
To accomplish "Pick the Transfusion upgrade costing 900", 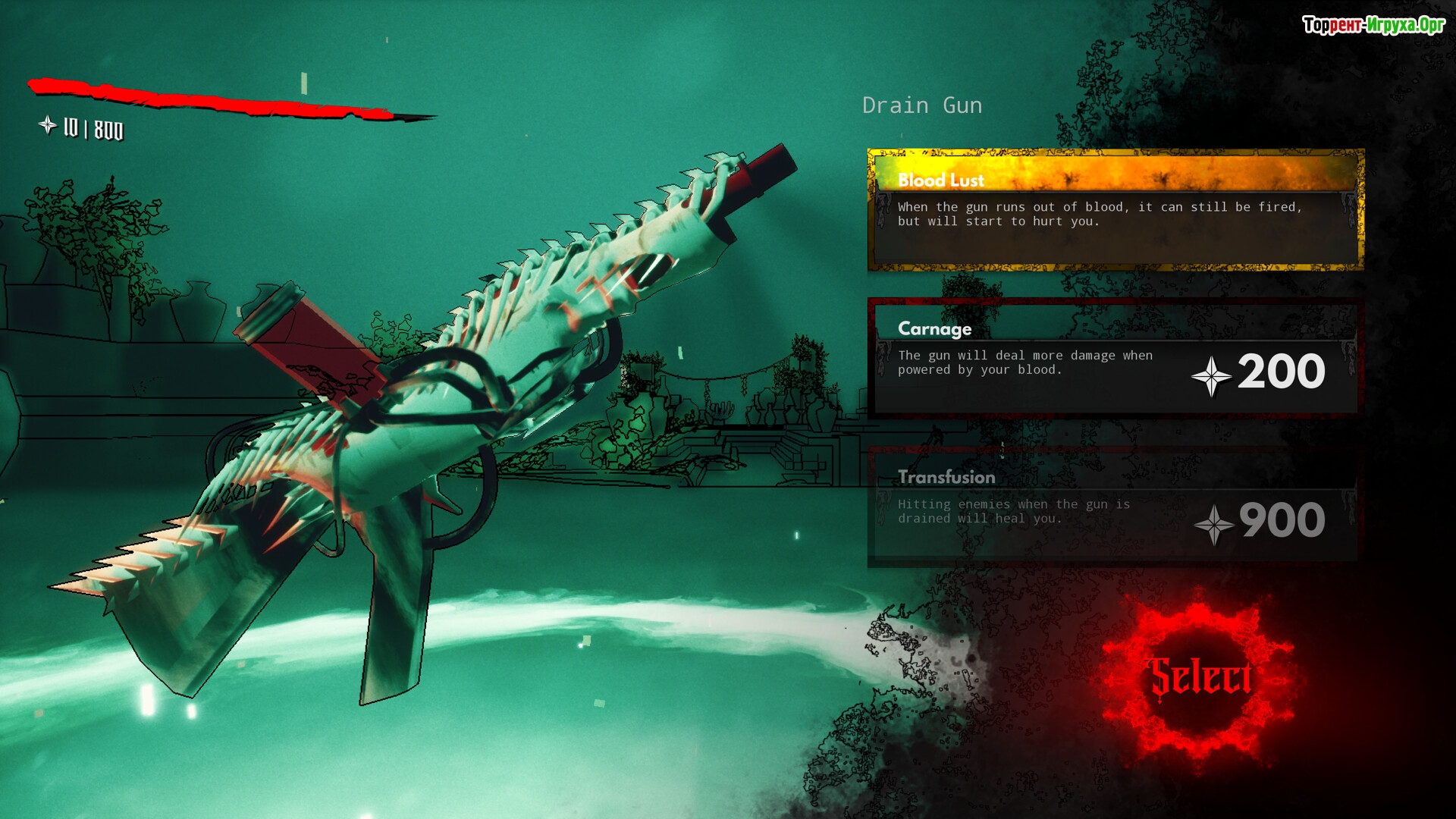I will point(1115,507).
